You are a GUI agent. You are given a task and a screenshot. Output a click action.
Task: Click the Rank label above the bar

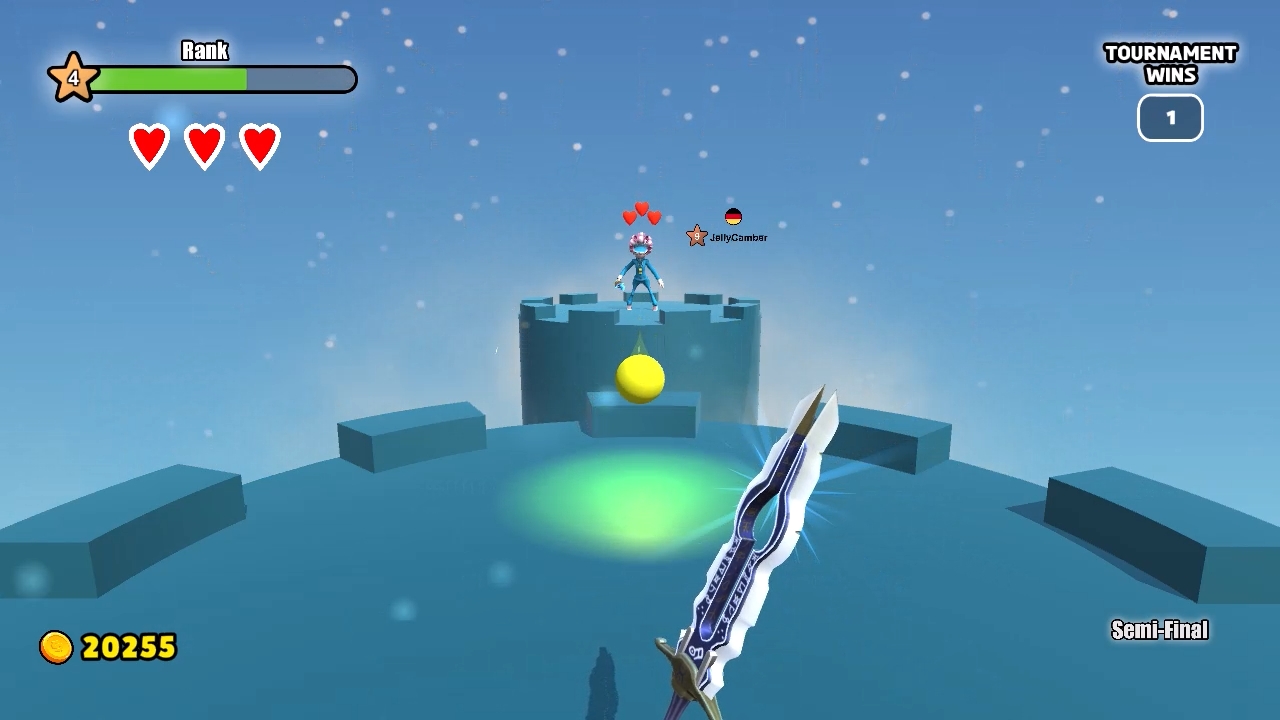pos(204,51)
